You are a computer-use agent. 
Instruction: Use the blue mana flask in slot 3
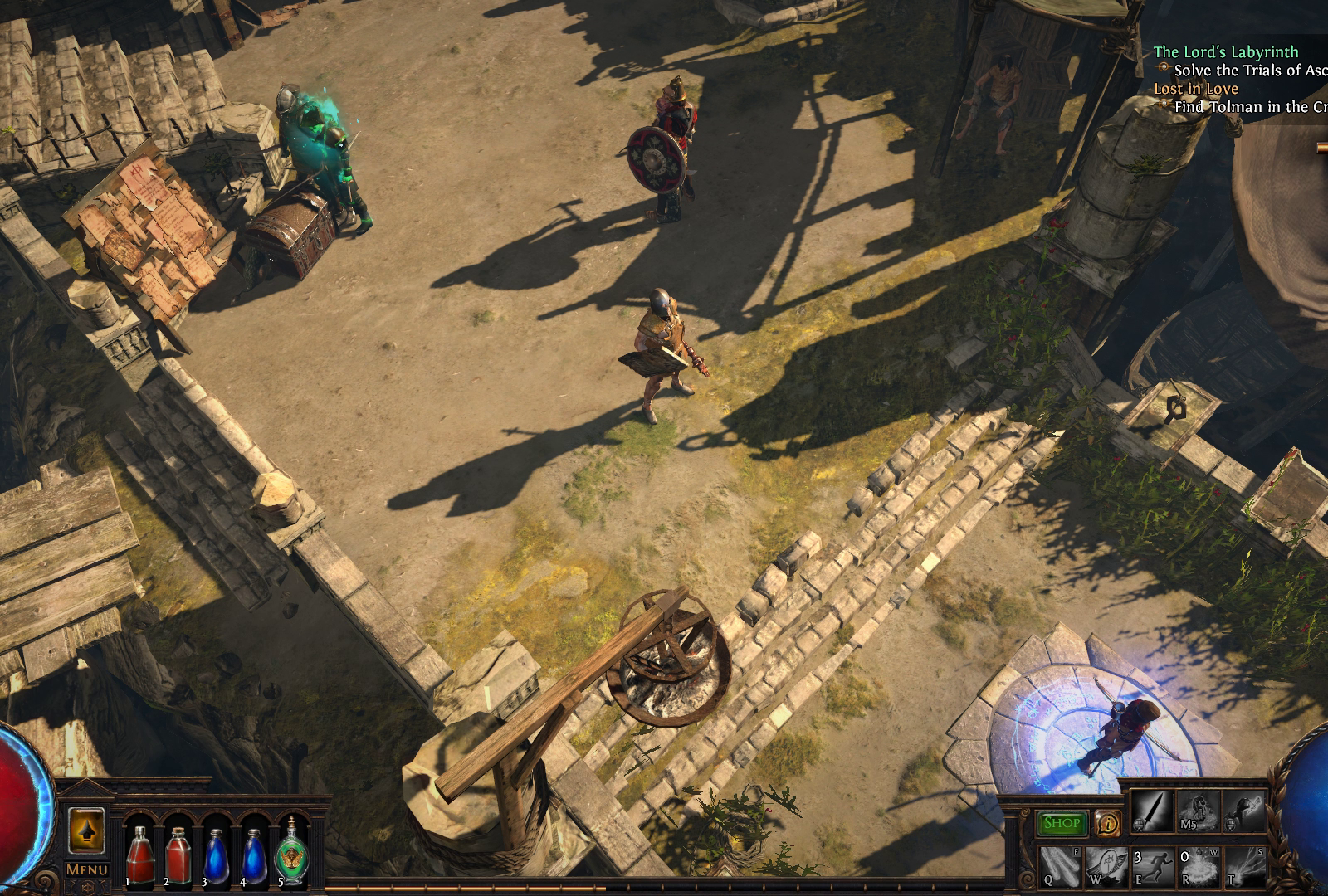tap(217, 851)
